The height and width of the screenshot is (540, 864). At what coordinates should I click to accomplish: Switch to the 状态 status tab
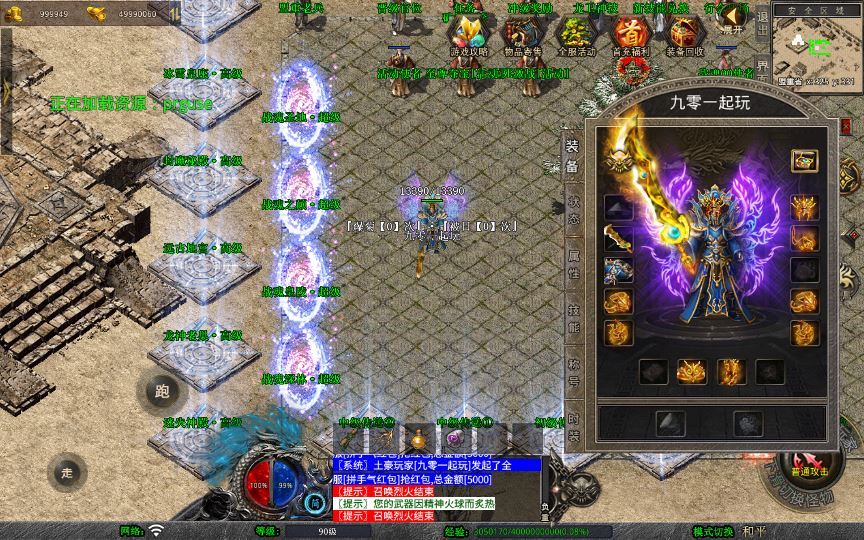point(573,208)
